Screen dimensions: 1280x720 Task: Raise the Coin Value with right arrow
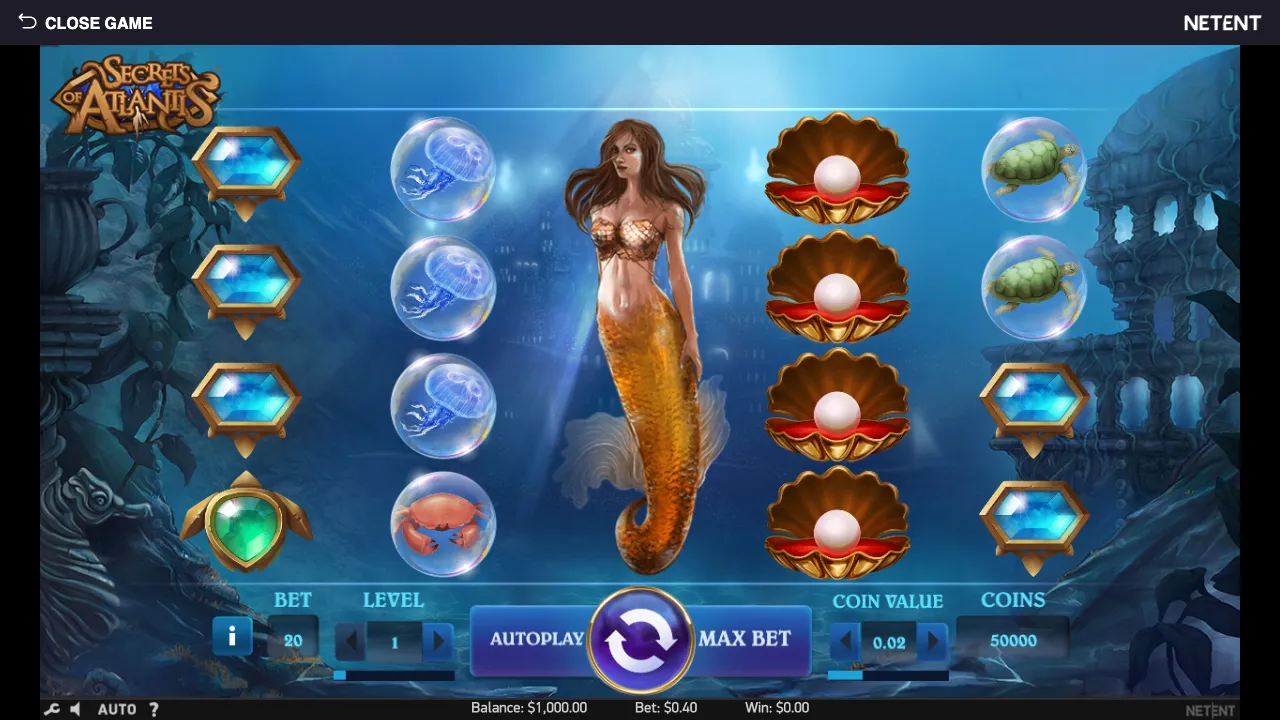coord(932,640)
